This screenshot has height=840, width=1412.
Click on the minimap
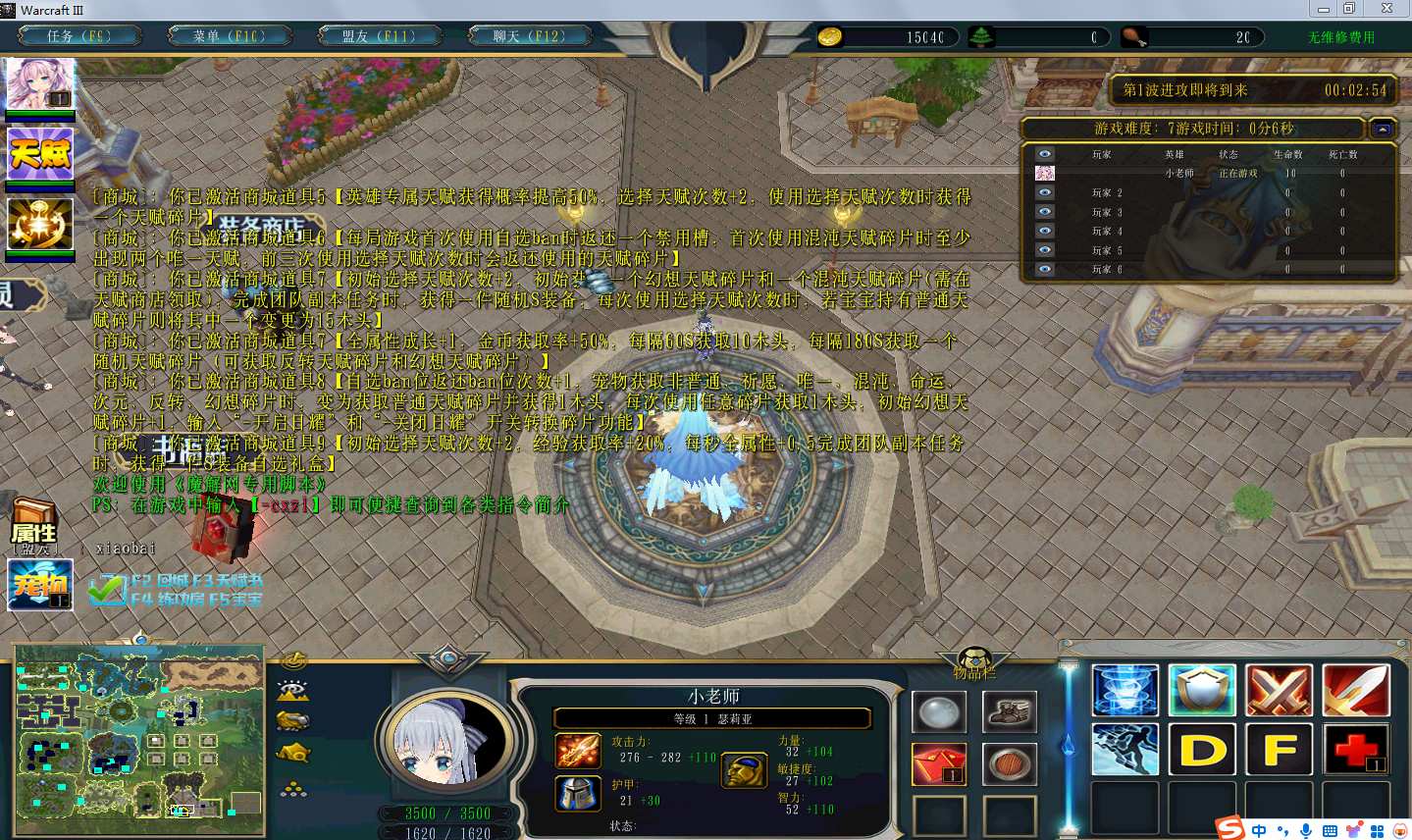click(139, 741)
